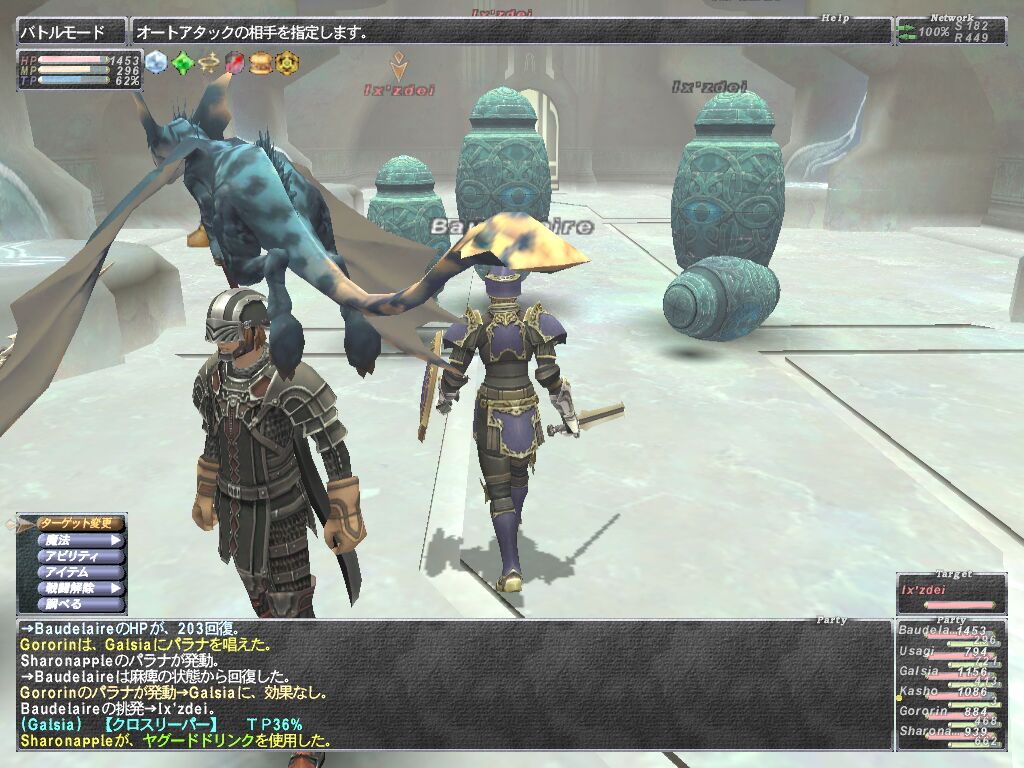Select the golden gear-shaped buff icon
1024x768 pixels.
(287, 62)
